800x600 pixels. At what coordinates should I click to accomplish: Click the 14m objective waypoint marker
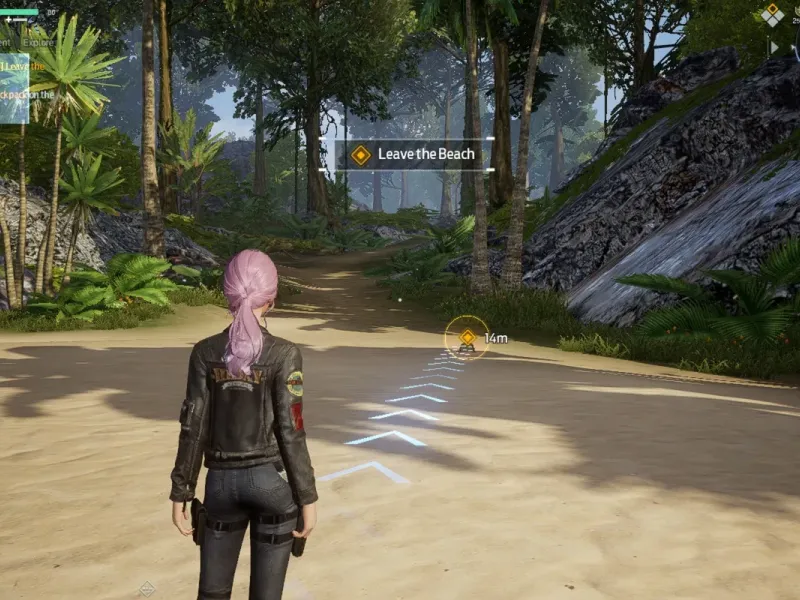coord(467,337)
